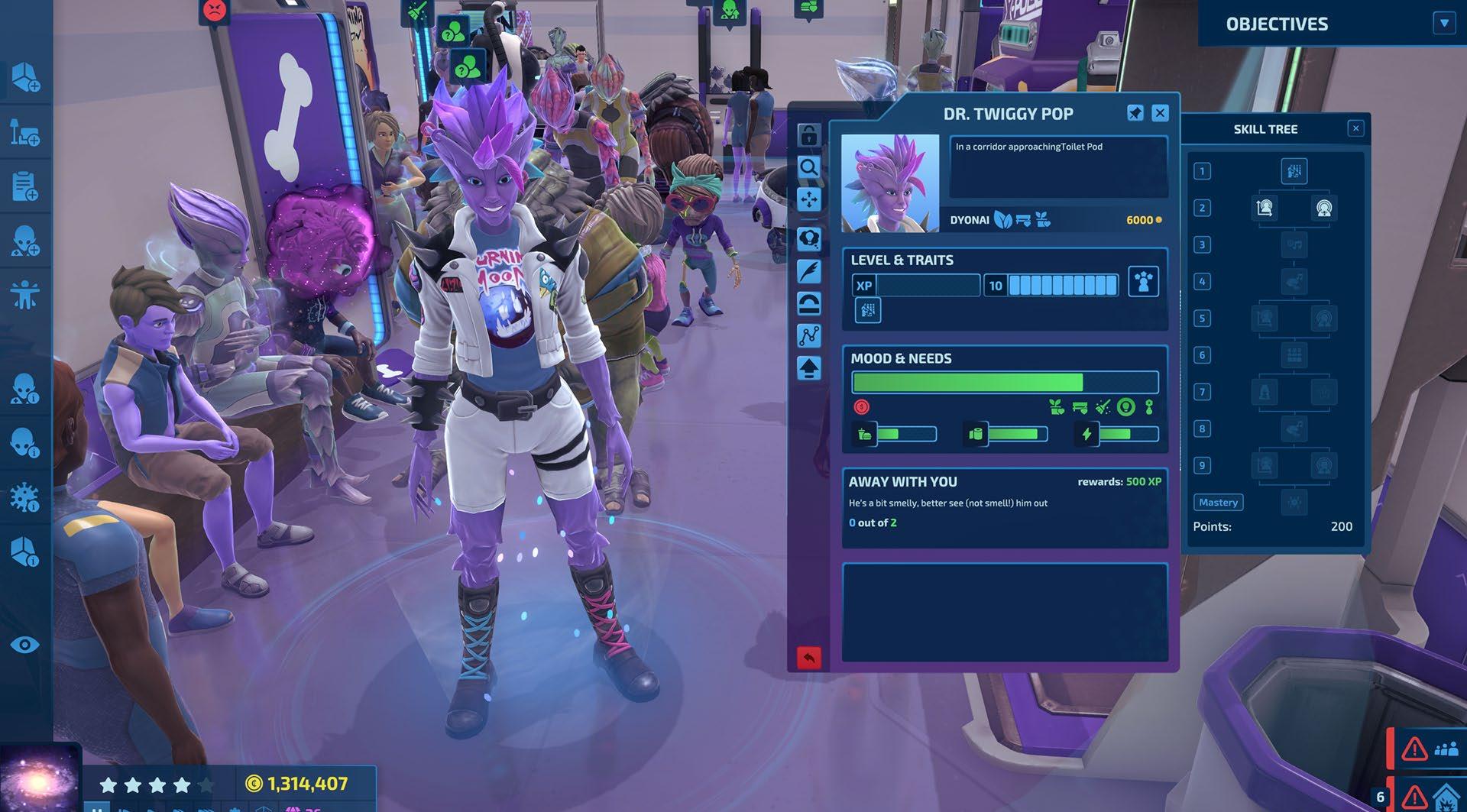Close the Skill Tree panel
This screenshot has width=1467, height=812.
(x=1355, y=128)
